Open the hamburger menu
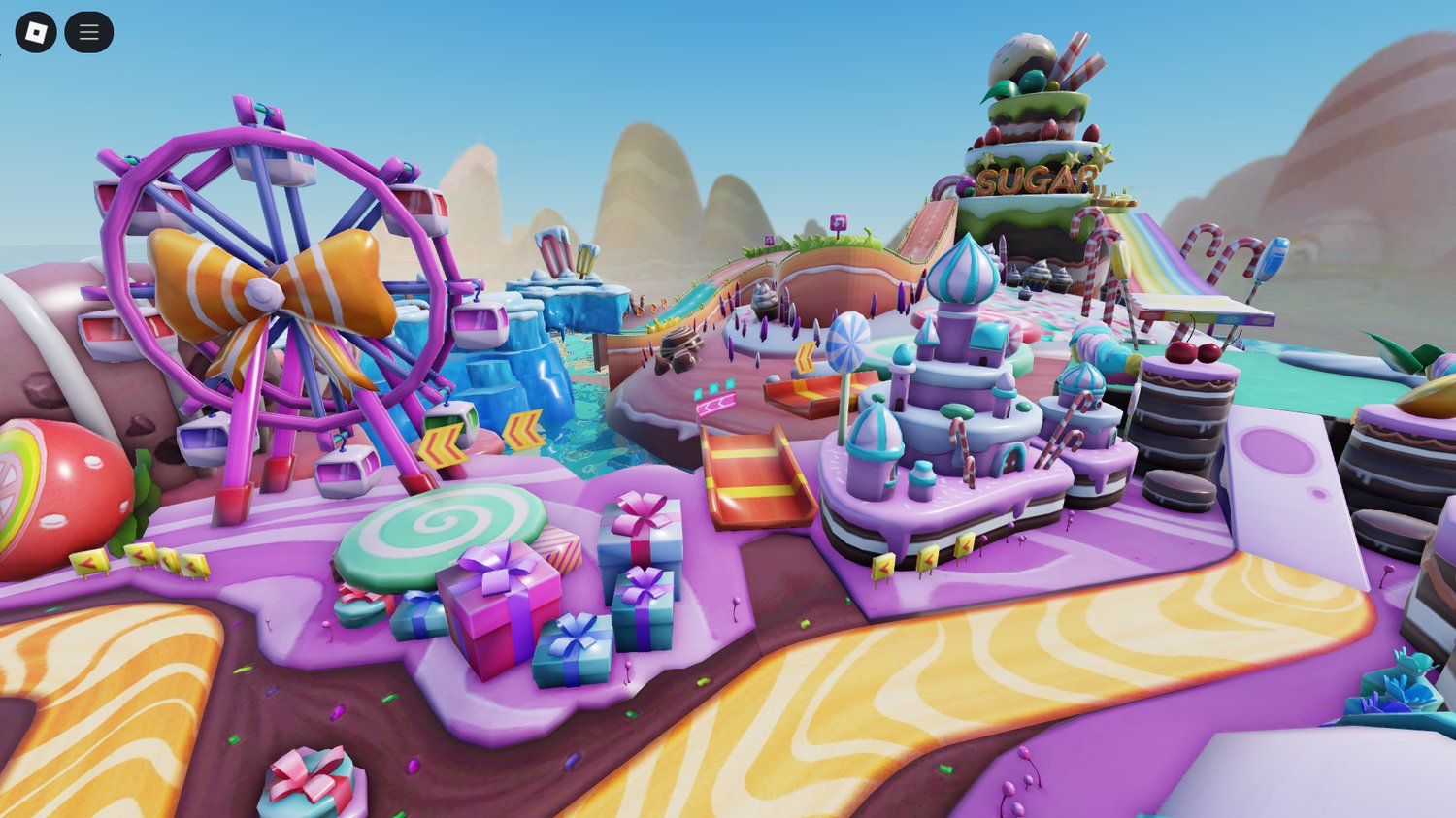The width and height of the screenshot is (1456, 818). point(88,30)
